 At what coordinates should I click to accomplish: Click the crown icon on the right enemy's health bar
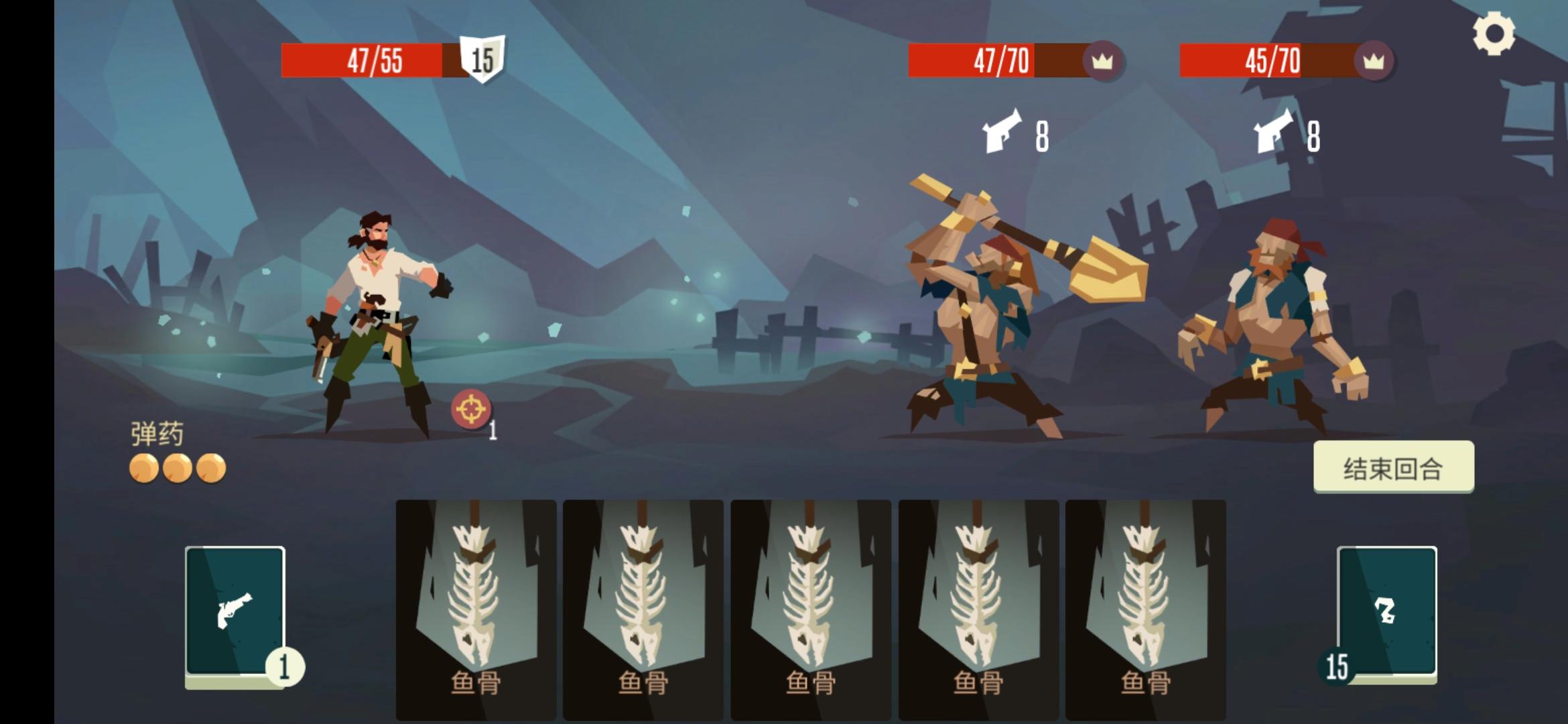[x=1372, y=62]
